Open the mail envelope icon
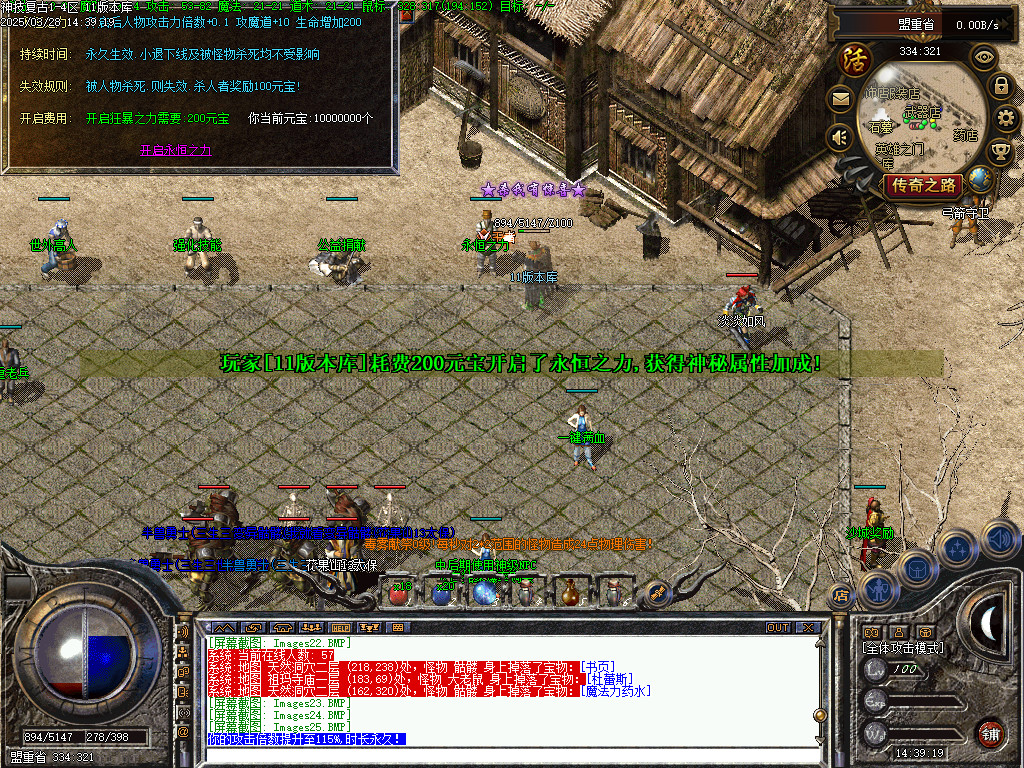 click(x=840, y=98)
